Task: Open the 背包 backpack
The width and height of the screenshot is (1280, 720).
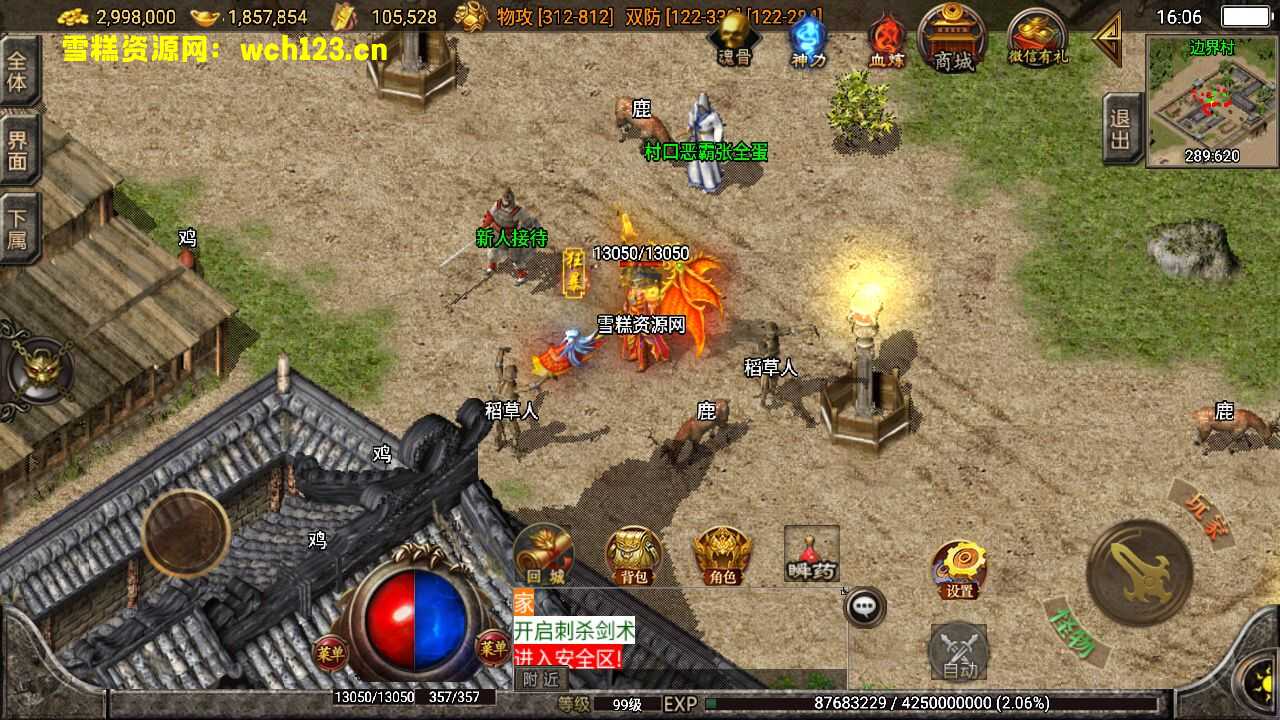Action: (634, 554)
